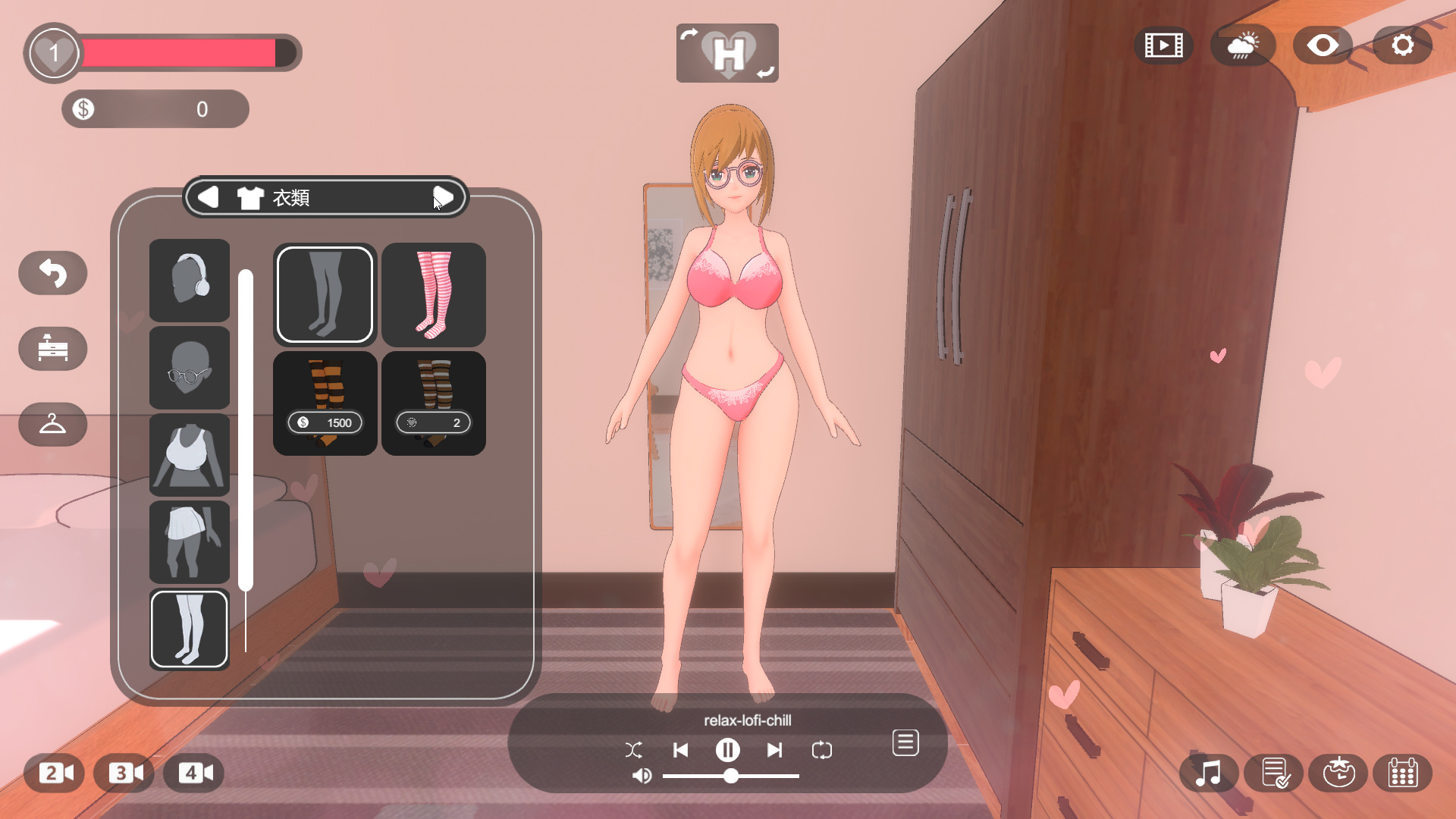
Task: Open the bedroom furniture menu
Action: coord(53,349)
